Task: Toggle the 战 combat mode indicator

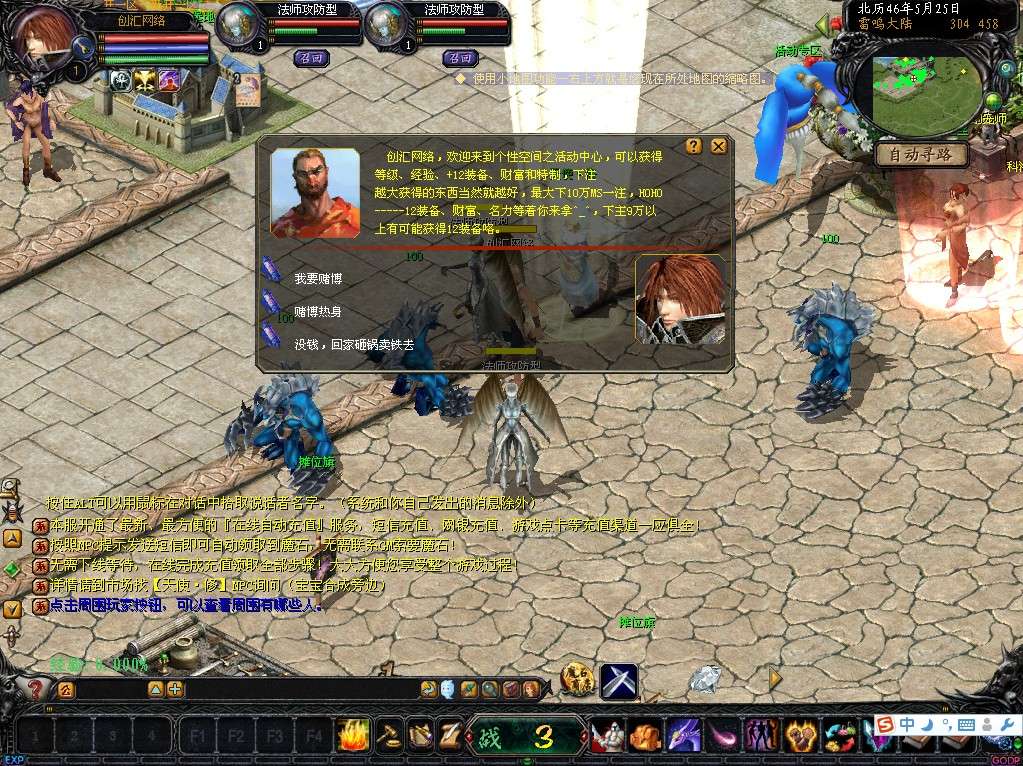Action: click(x=490, y=737)
